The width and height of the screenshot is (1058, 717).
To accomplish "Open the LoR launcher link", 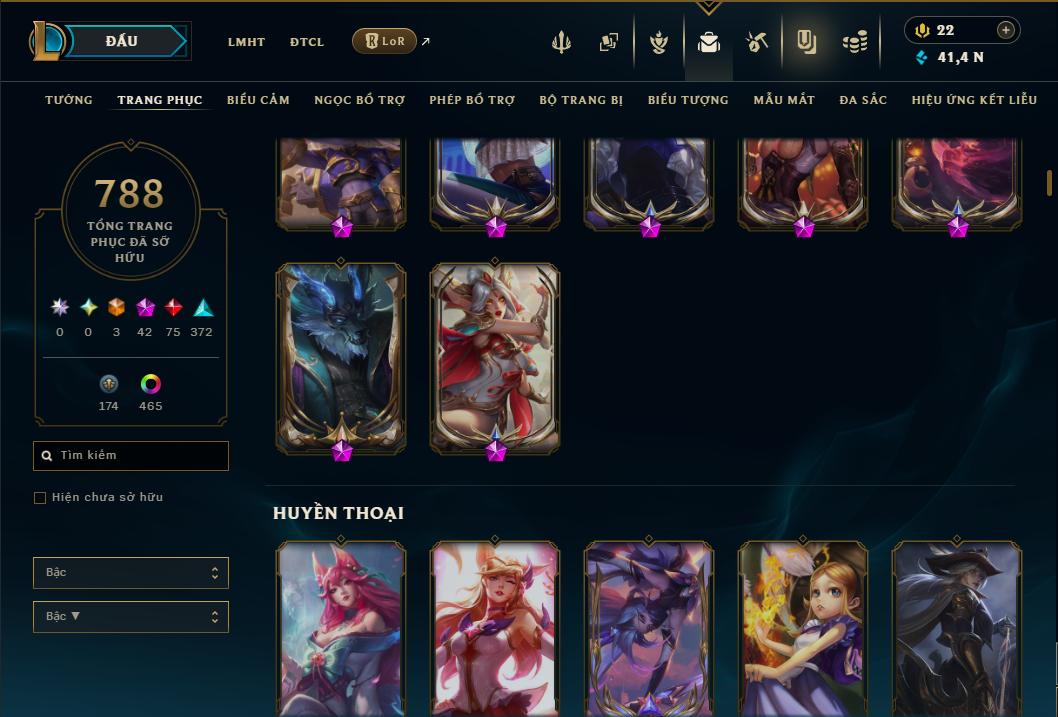I will [385, 41].
